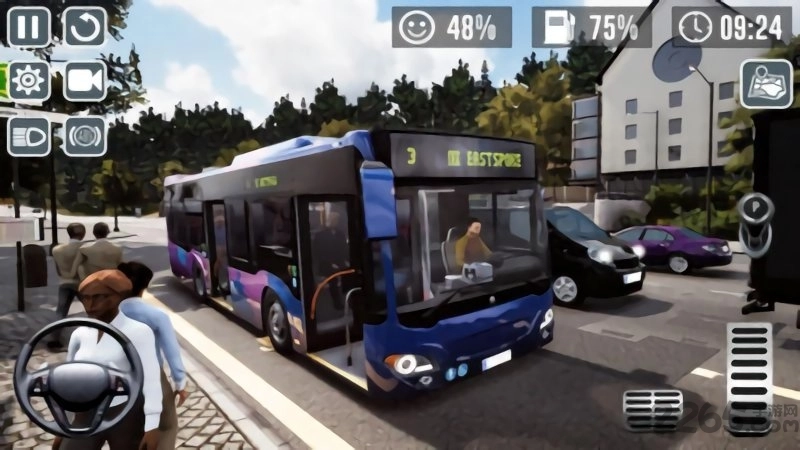Open the gear settings menu
Viewport: 800px width, 450px height.
click(29, 81)
